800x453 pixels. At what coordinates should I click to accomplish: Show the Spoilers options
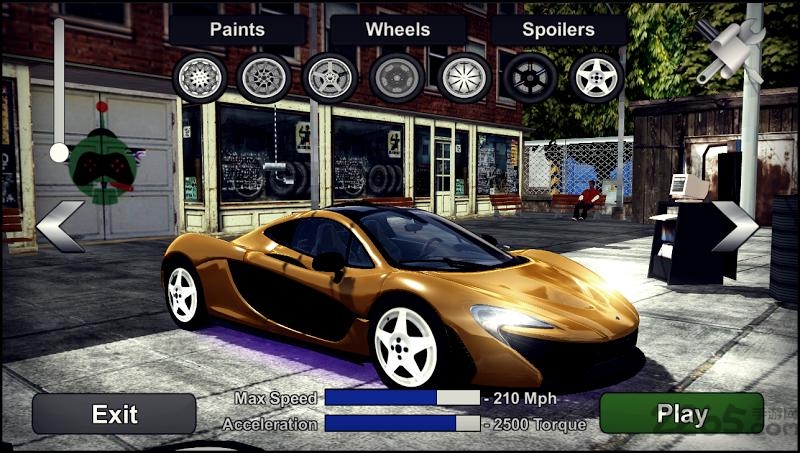pyautogui.click(x=557, y=30)
